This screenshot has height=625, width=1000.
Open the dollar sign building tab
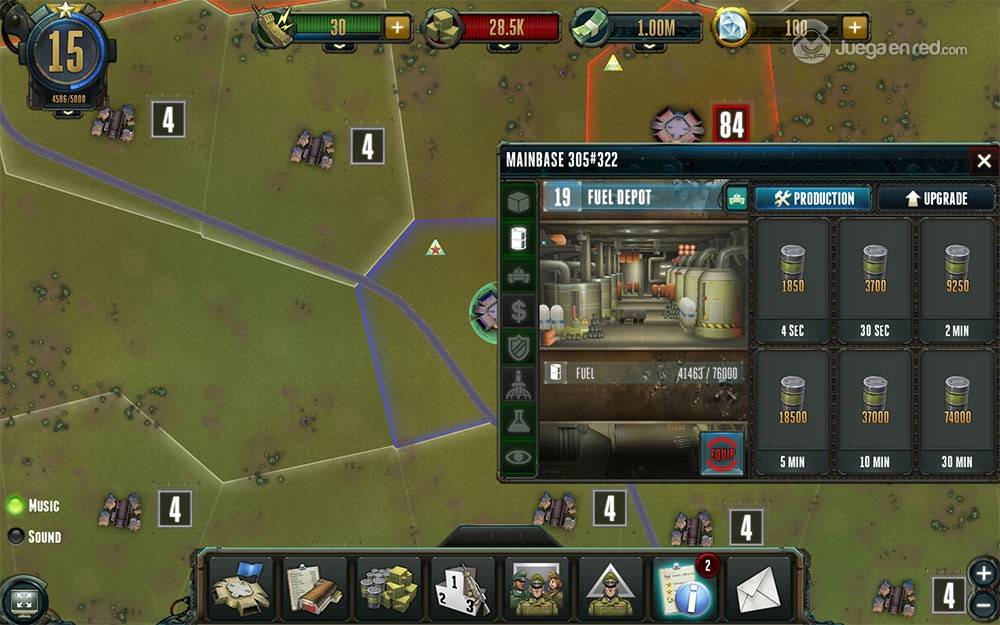pos(519,311)
